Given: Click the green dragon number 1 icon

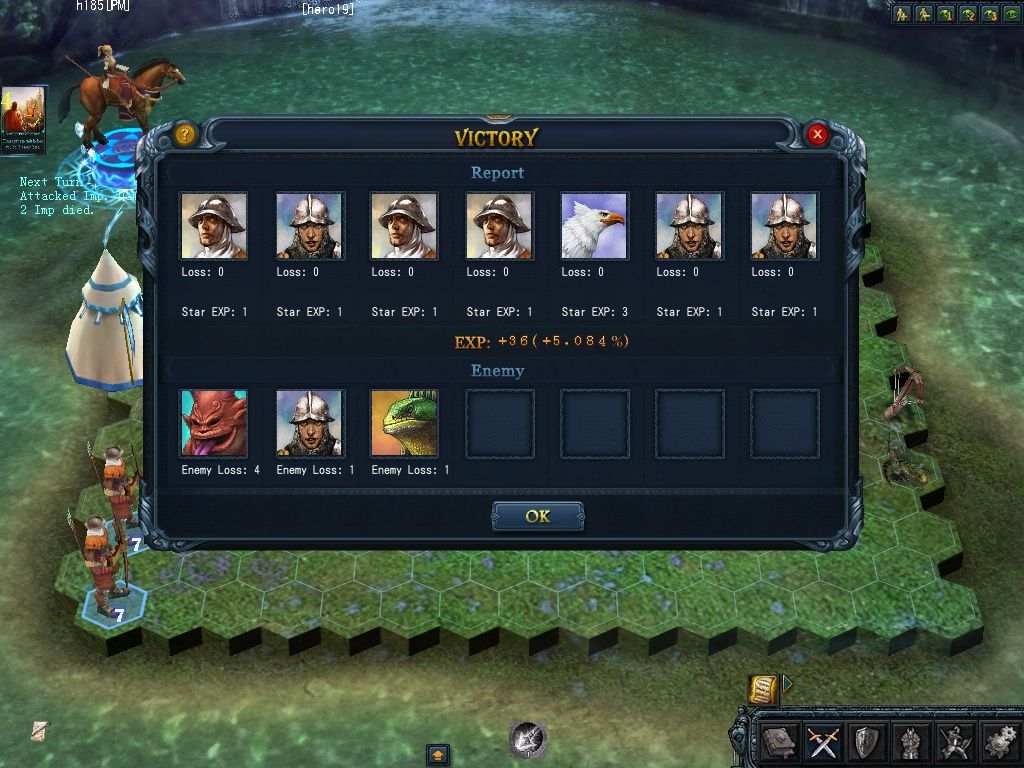Looking at the screenshot, I should click(945, 14).
